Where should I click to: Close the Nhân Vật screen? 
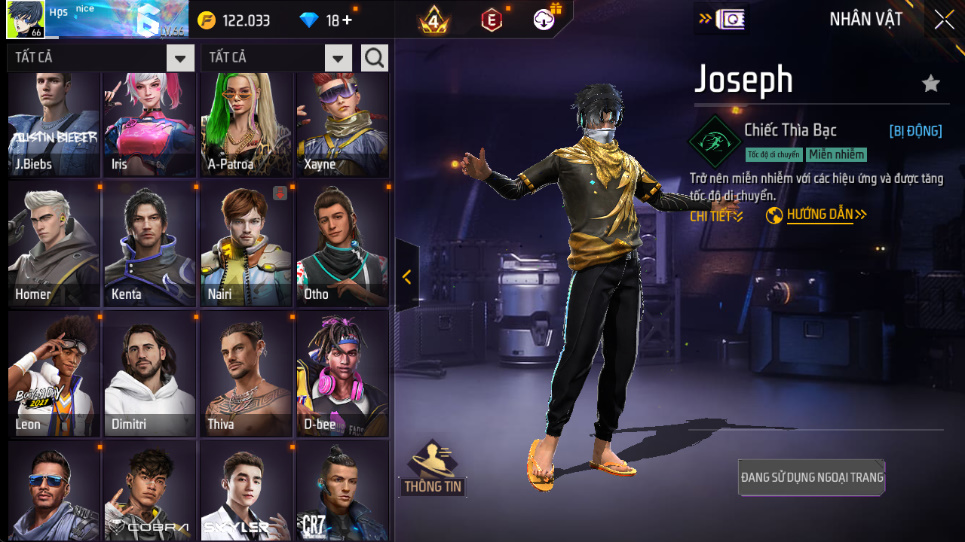(944, 19)
